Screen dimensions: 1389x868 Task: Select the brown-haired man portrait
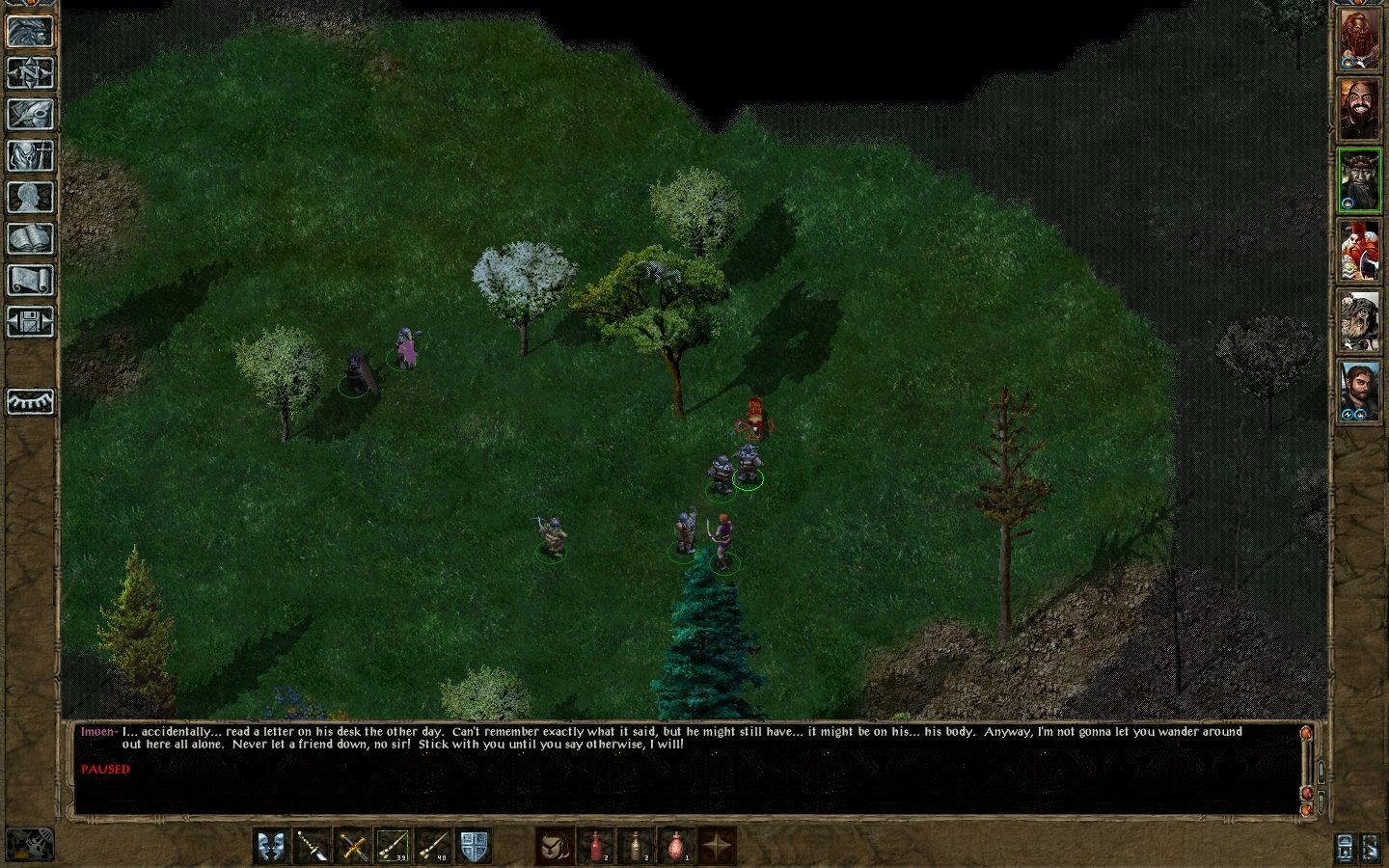1360,391
